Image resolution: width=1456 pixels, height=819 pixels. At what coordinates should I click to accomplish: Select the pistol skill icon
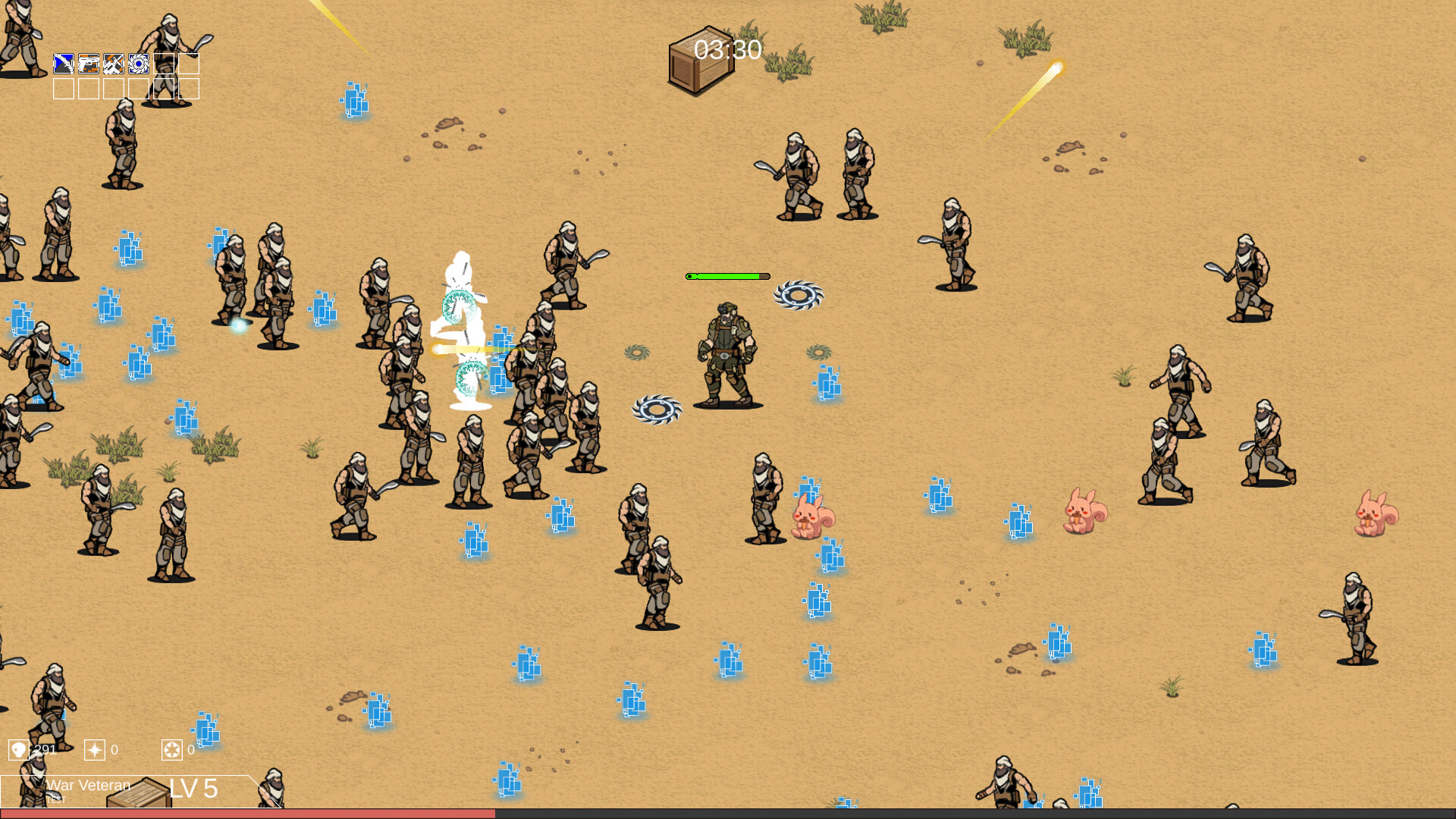point(89,64)
